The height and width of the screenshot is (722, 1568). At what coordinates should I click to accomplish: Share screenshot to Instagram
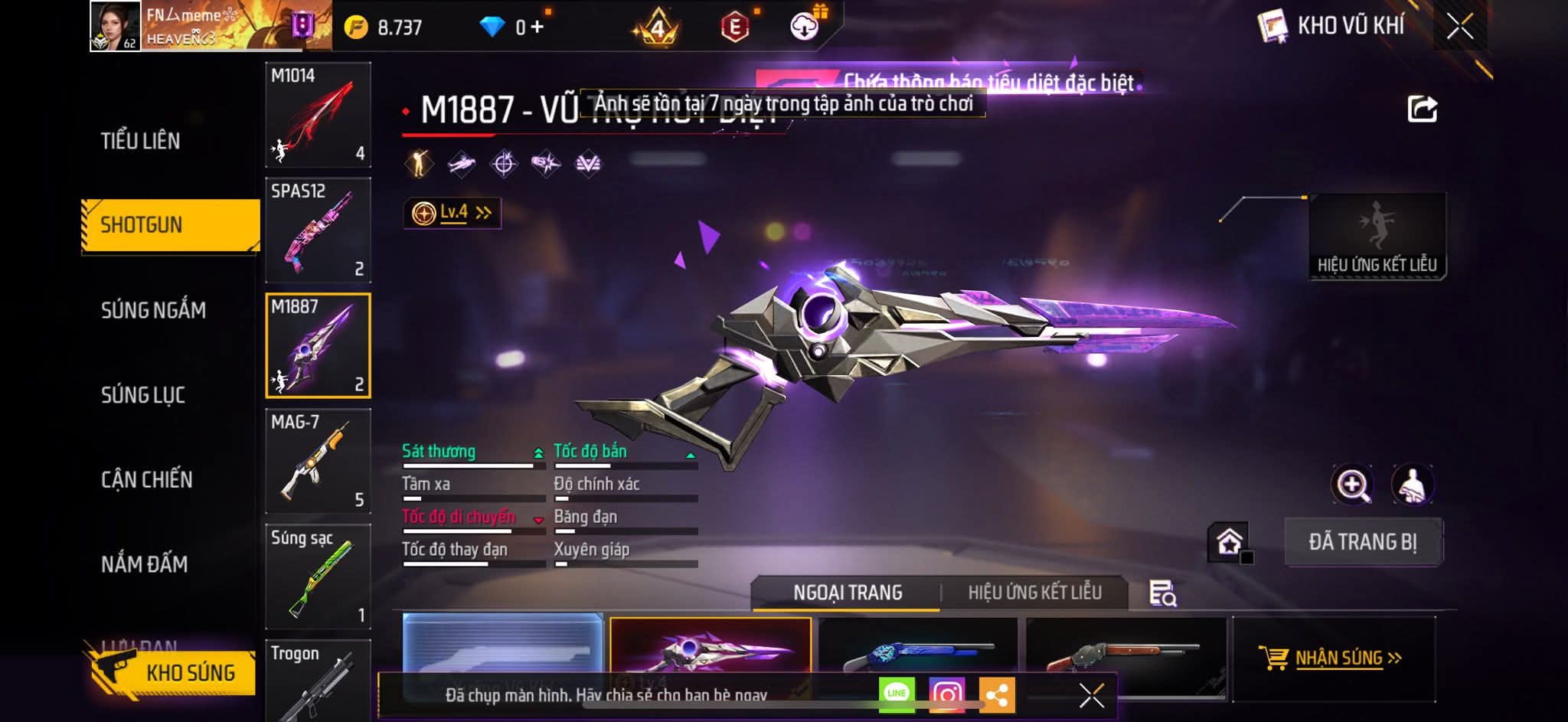946,694
